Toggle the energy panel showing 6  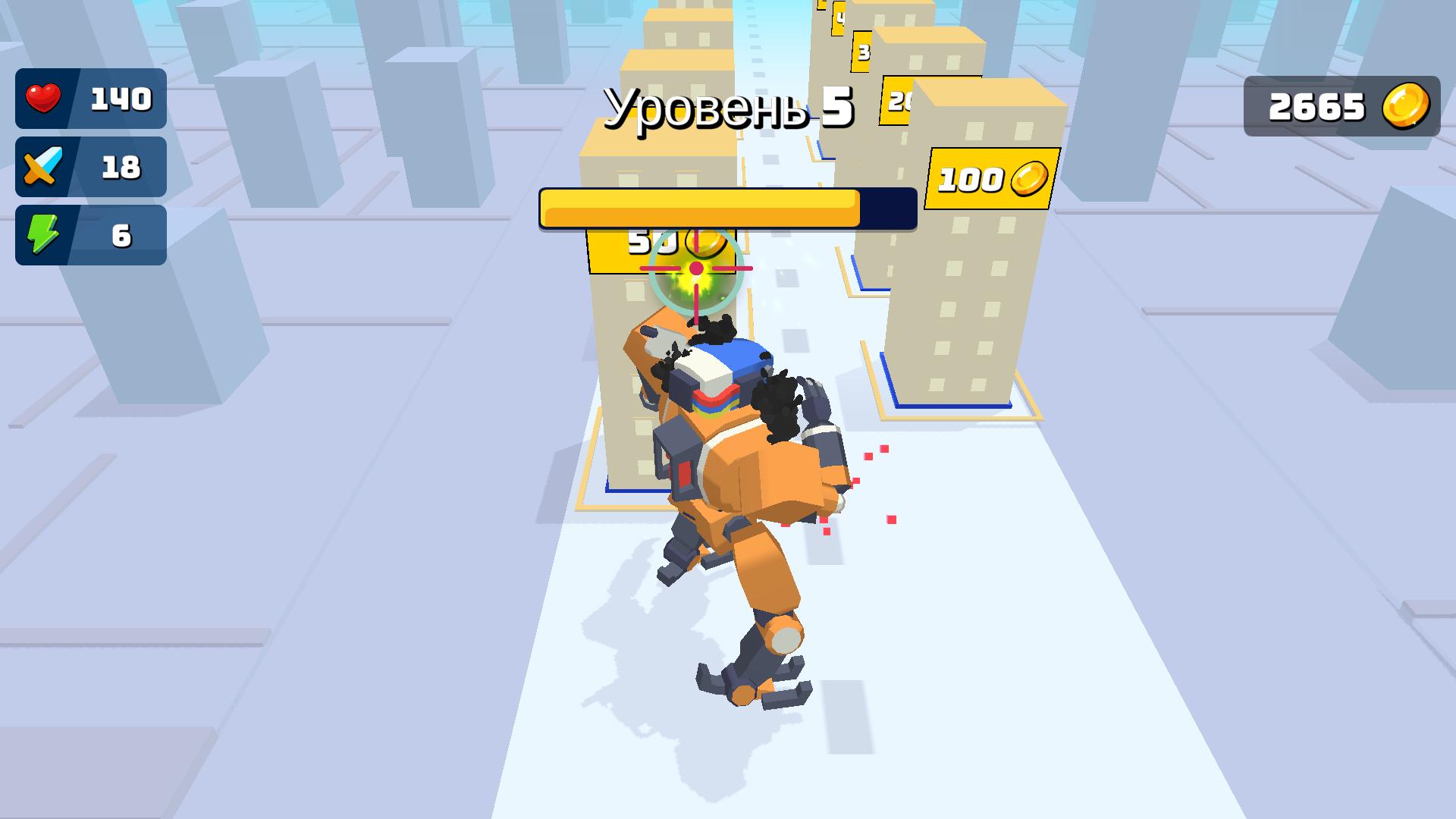pos(91,234)
